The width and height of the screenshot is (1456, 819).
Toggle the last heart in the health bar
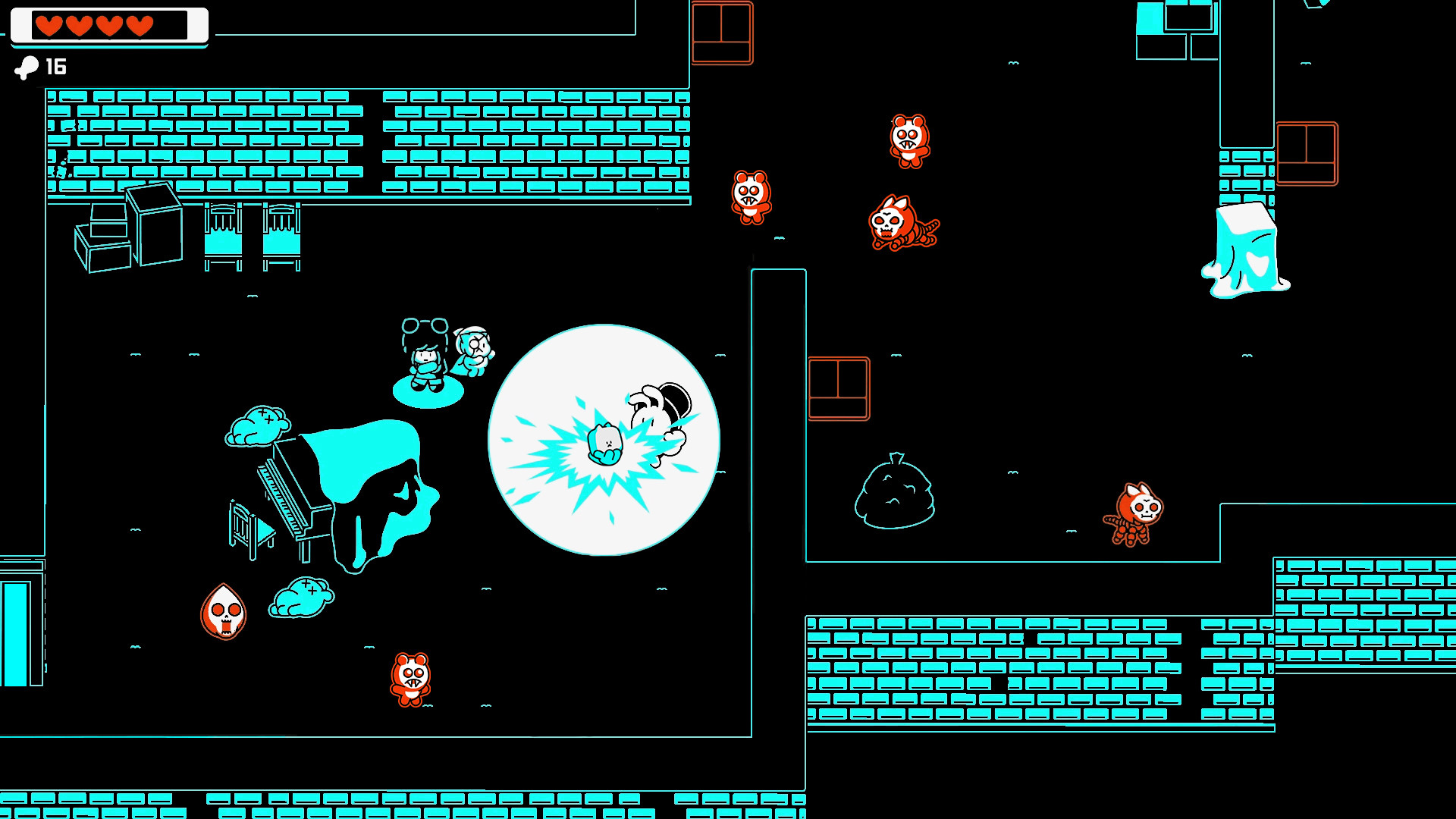click(140, 24)
